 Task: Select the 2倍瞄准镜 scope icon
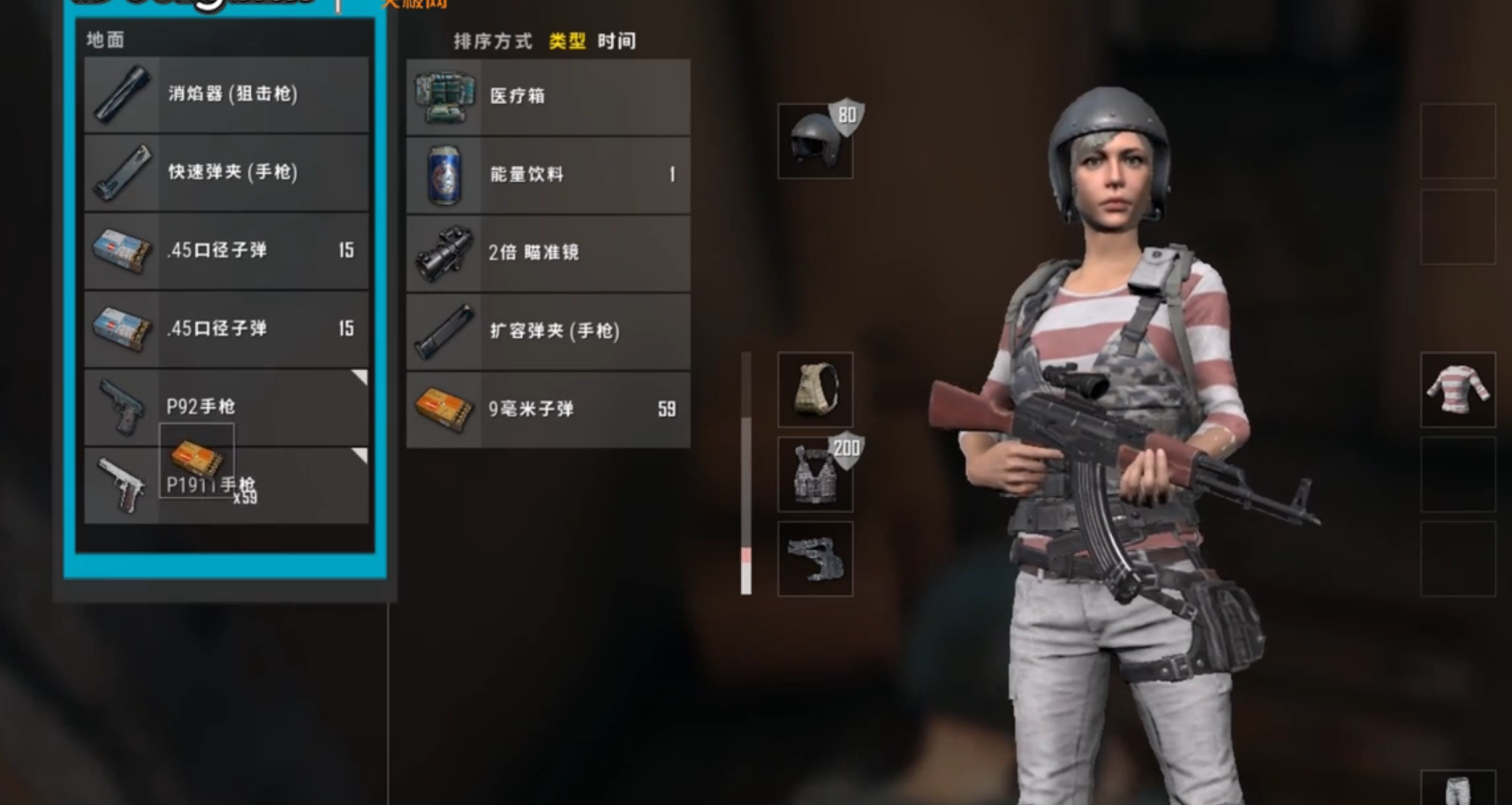pos(444,252)
